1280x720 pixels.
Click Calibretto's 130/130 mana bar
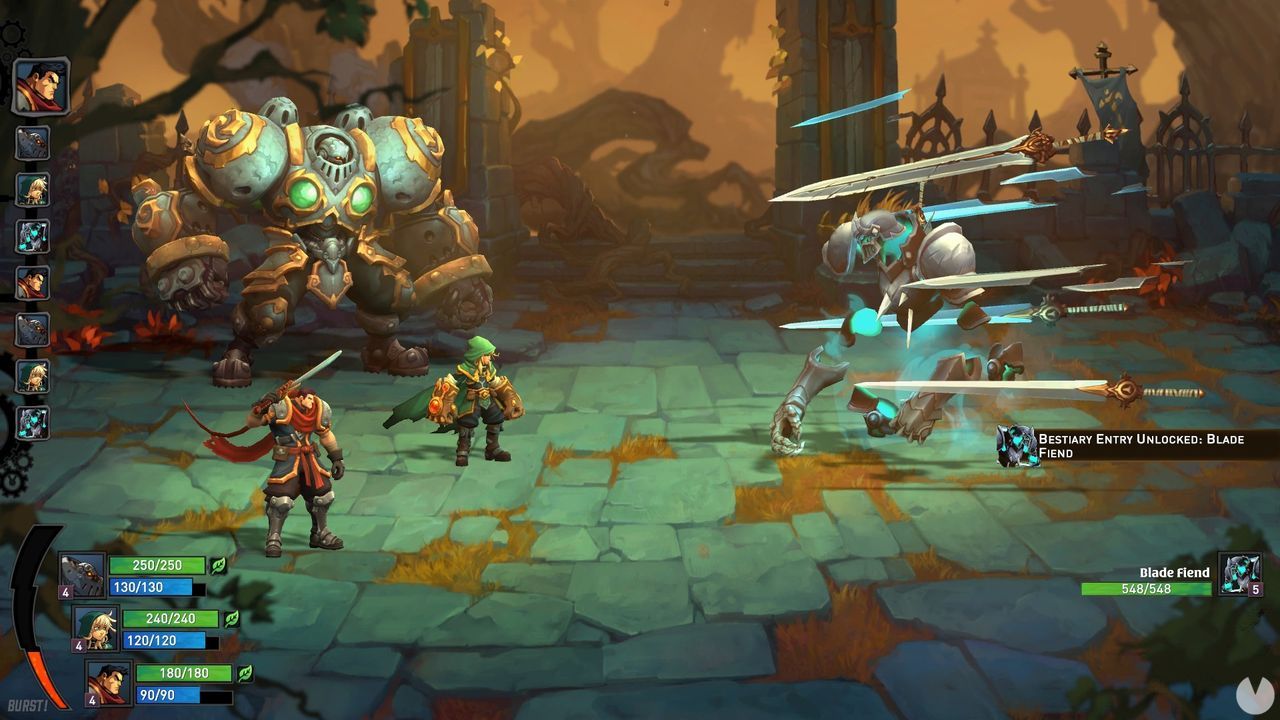tap(152, 587)
